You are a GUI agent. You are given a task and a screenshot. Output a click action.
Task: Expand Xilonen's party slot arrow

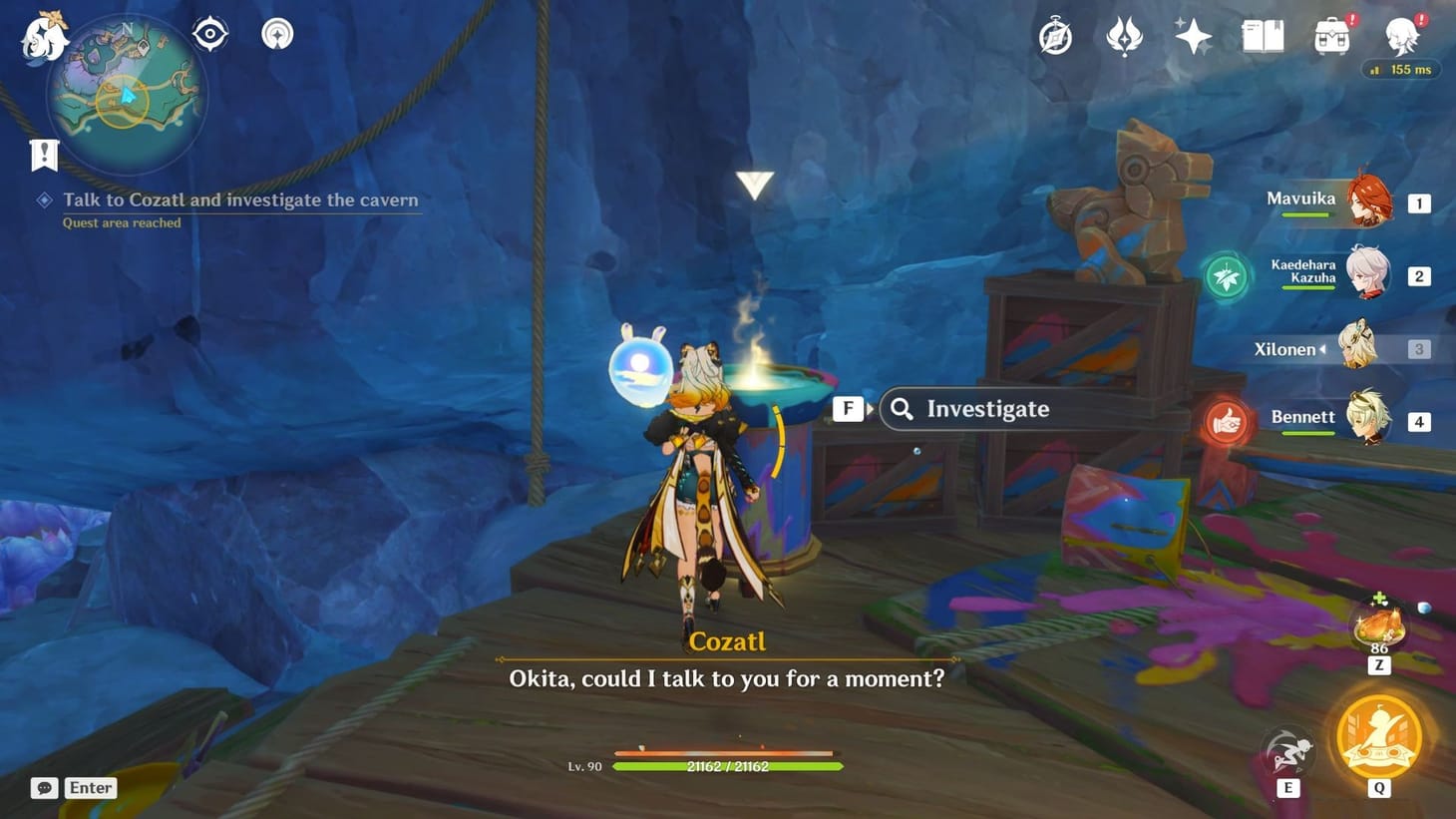pyautogui.click(x=1323, y=349)
